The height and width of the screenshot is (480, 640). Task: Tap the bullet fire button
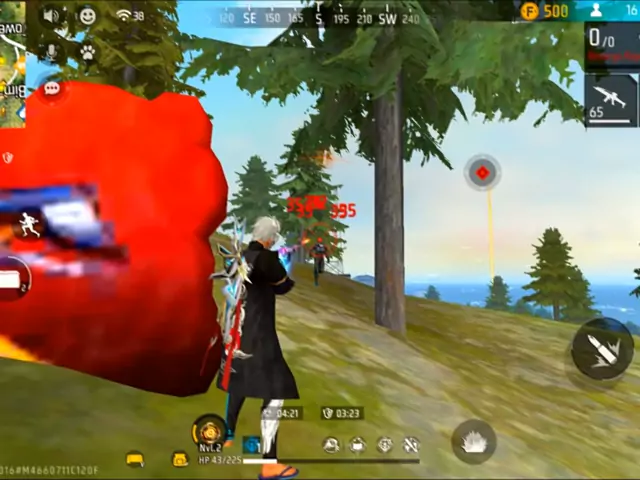[601, 350]
